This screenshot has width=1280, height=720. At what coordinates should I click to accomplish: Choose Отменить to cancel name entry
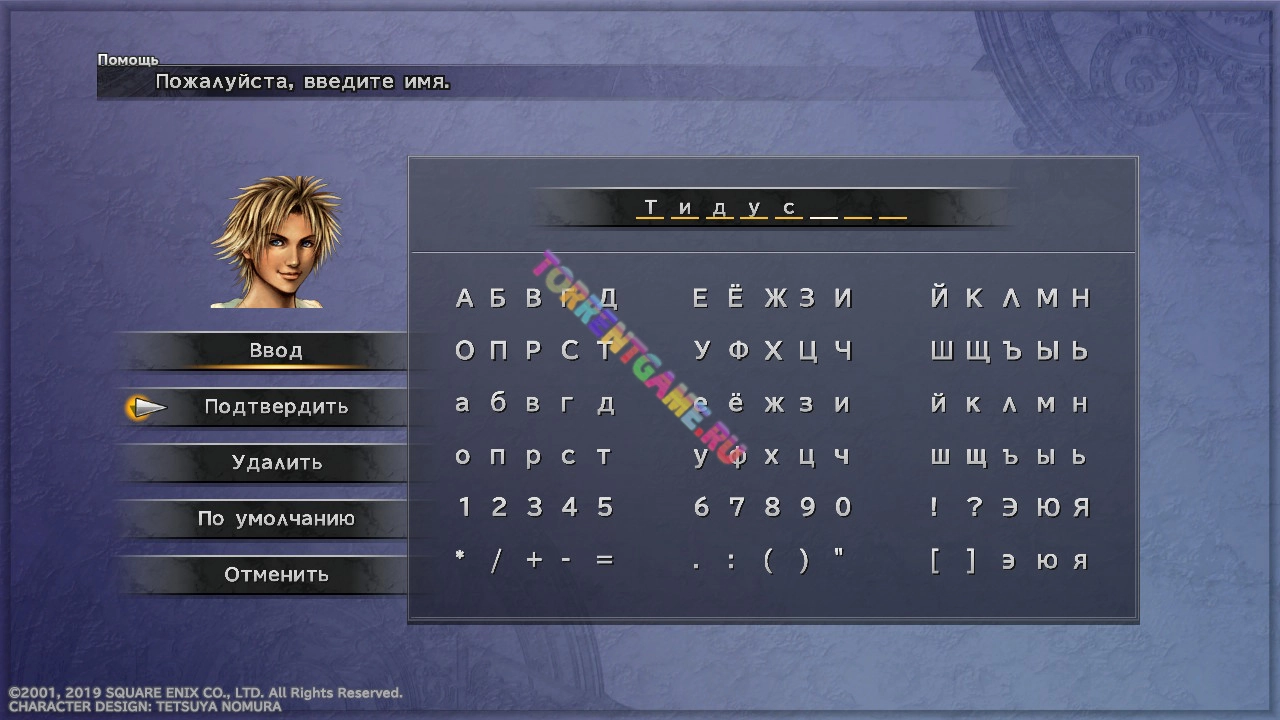pos(276,575)
